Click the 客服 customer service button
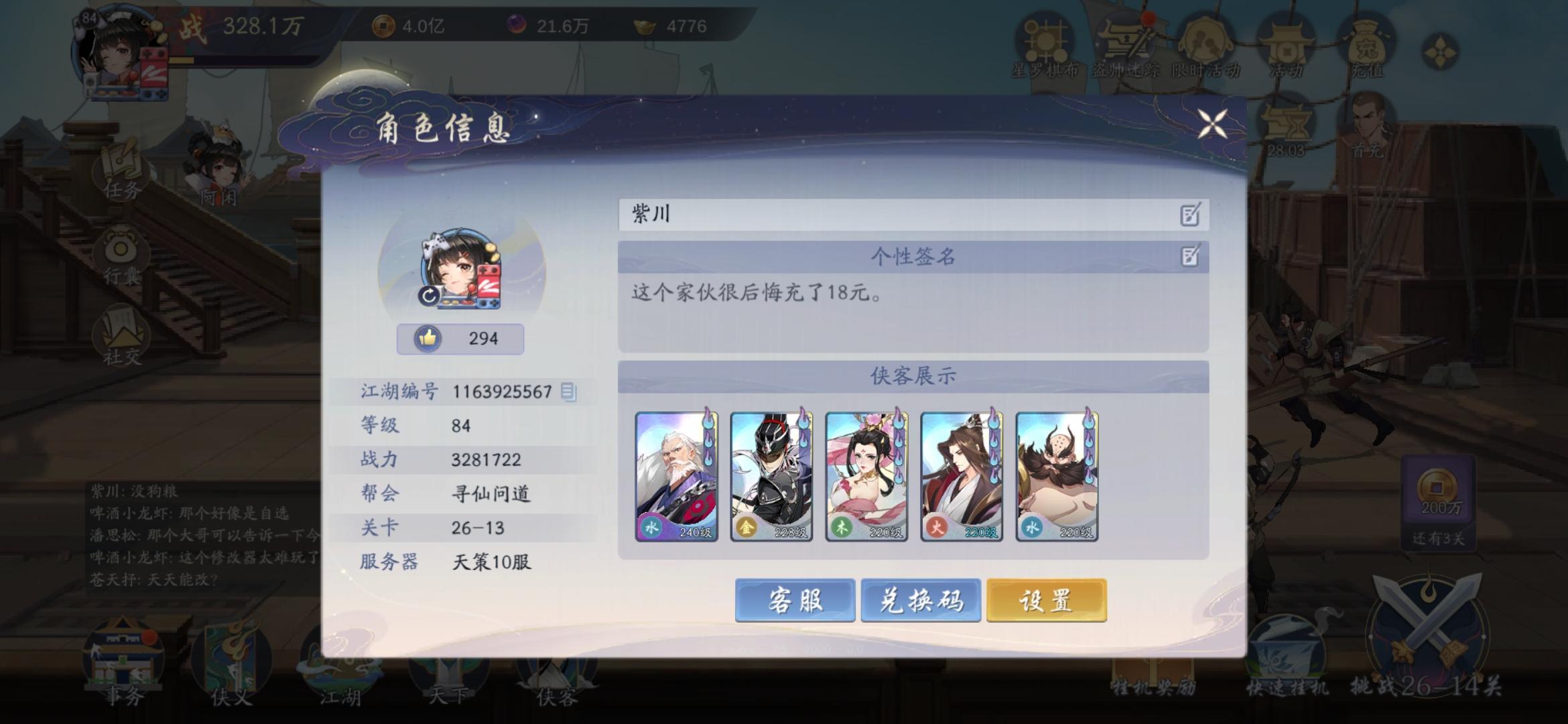The width and height of the screenshot is (1568, 724). (x=796, y=601)
